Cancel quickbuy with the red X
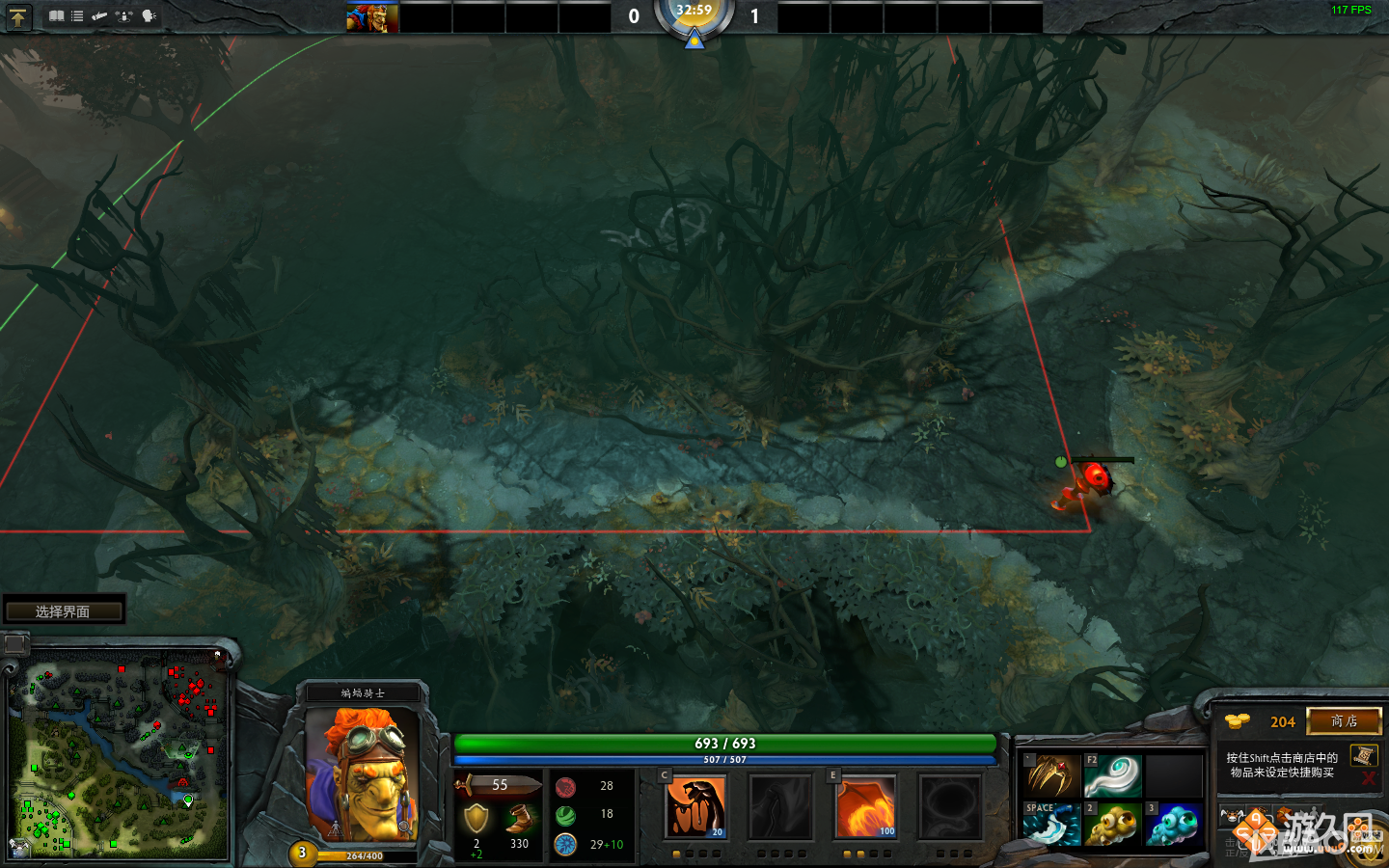Screen dimensions: 1389x868 tap(1368, 778)
